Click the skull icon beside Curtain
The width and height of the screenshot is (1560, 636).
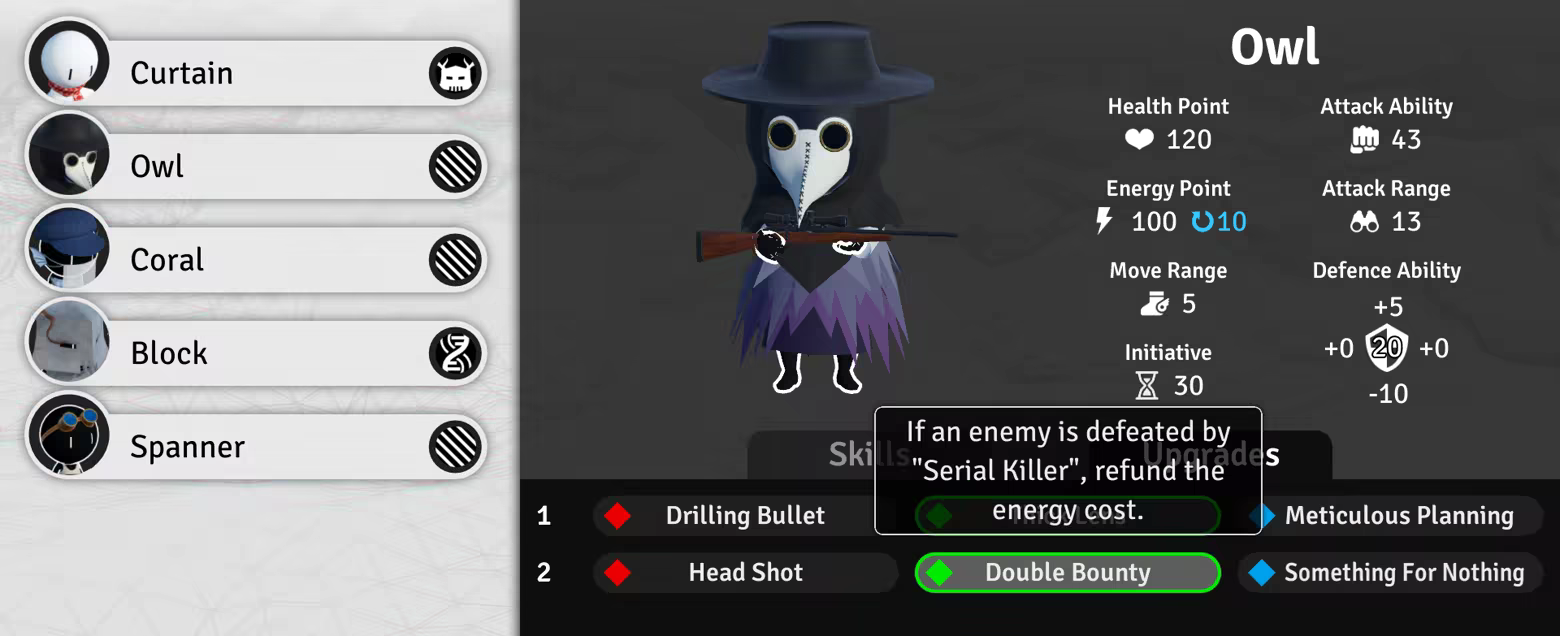456,74
